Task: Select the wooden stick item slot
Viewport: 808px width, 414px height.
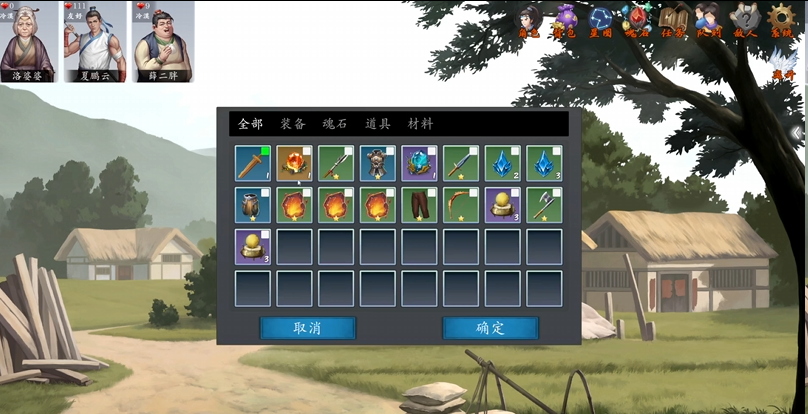Action: pos(253,163)
